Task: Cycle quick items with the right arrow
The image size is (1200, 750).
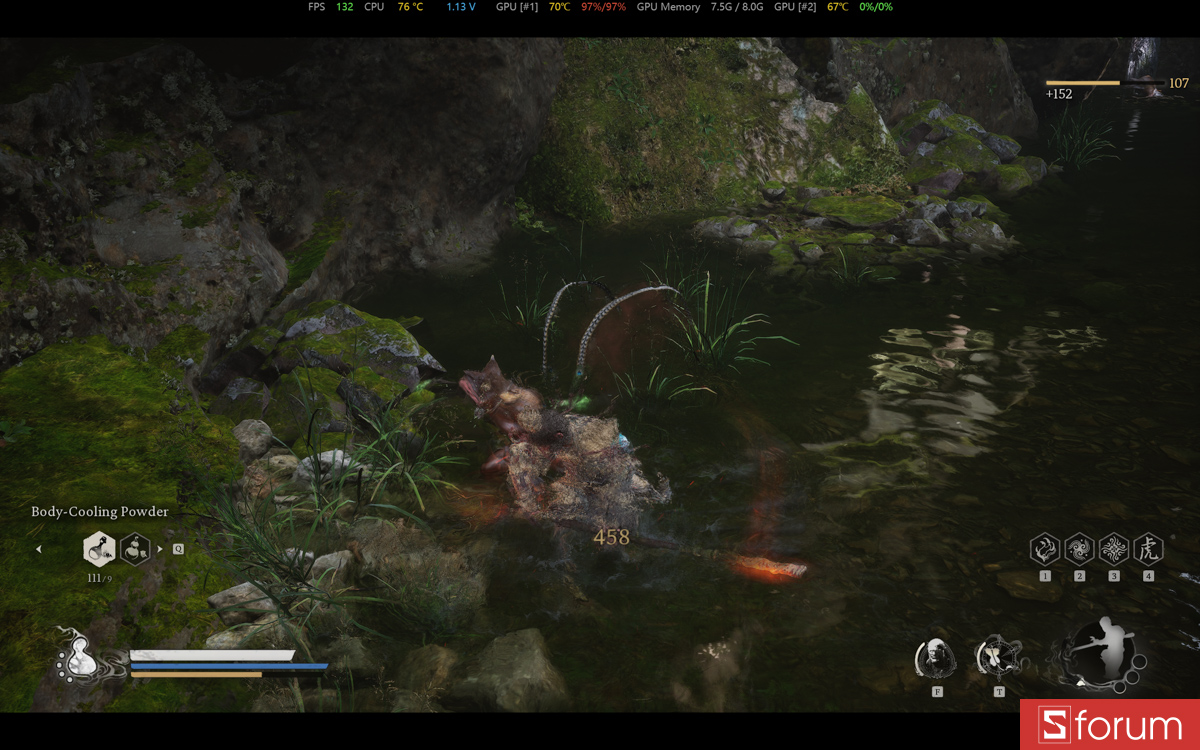Action: 160,548
